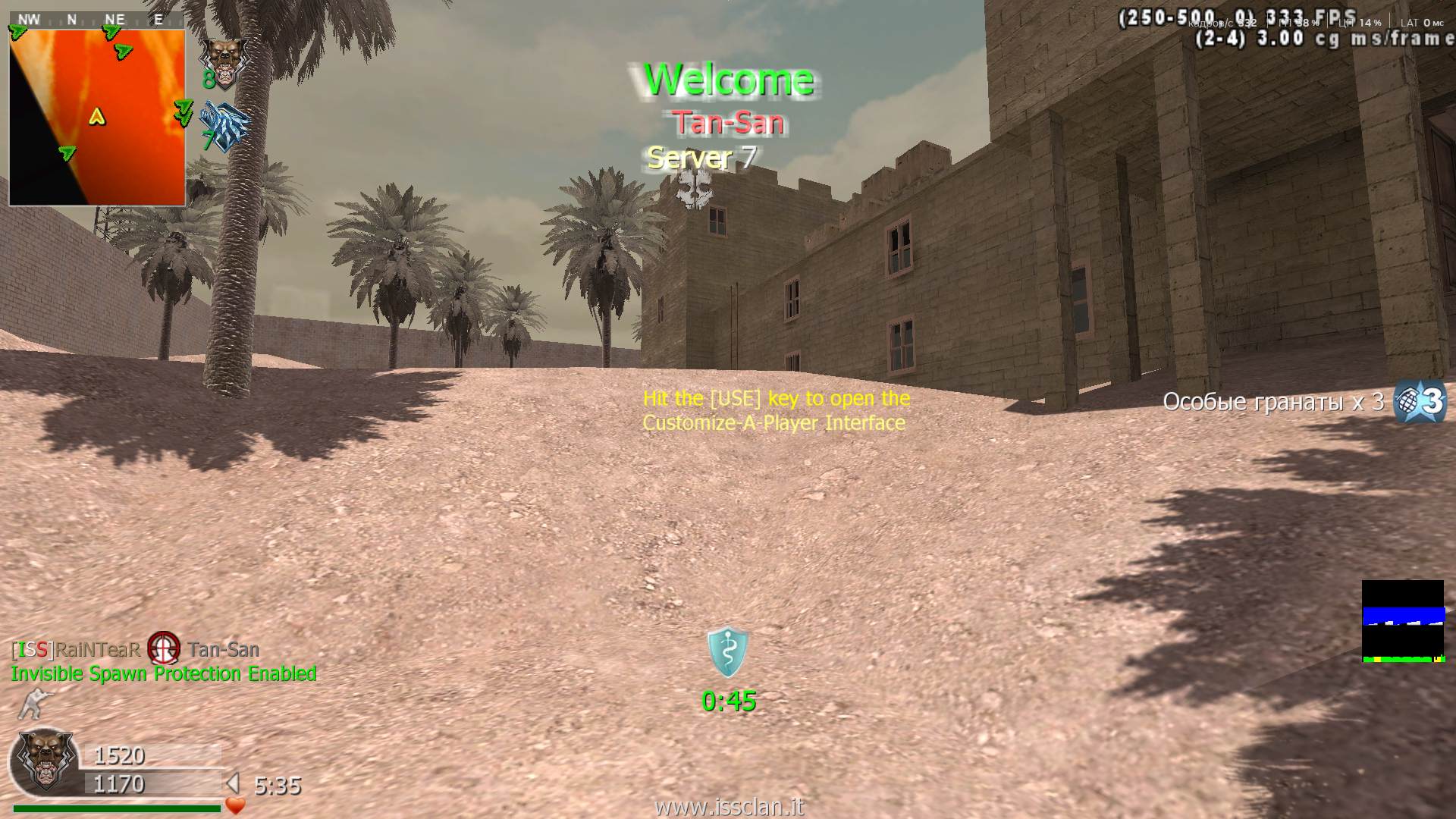Click the lagometer graph
The height and width of the screenshot is (819, 1456).
point(1402,621)
